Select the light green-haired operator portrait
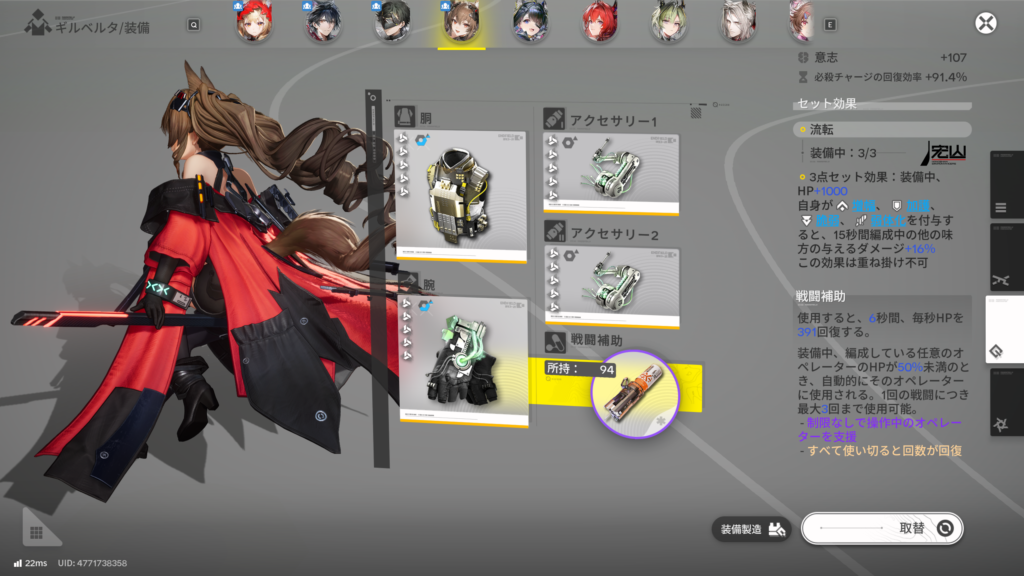Screen dimensions: 1024x576 pos(668,24)
